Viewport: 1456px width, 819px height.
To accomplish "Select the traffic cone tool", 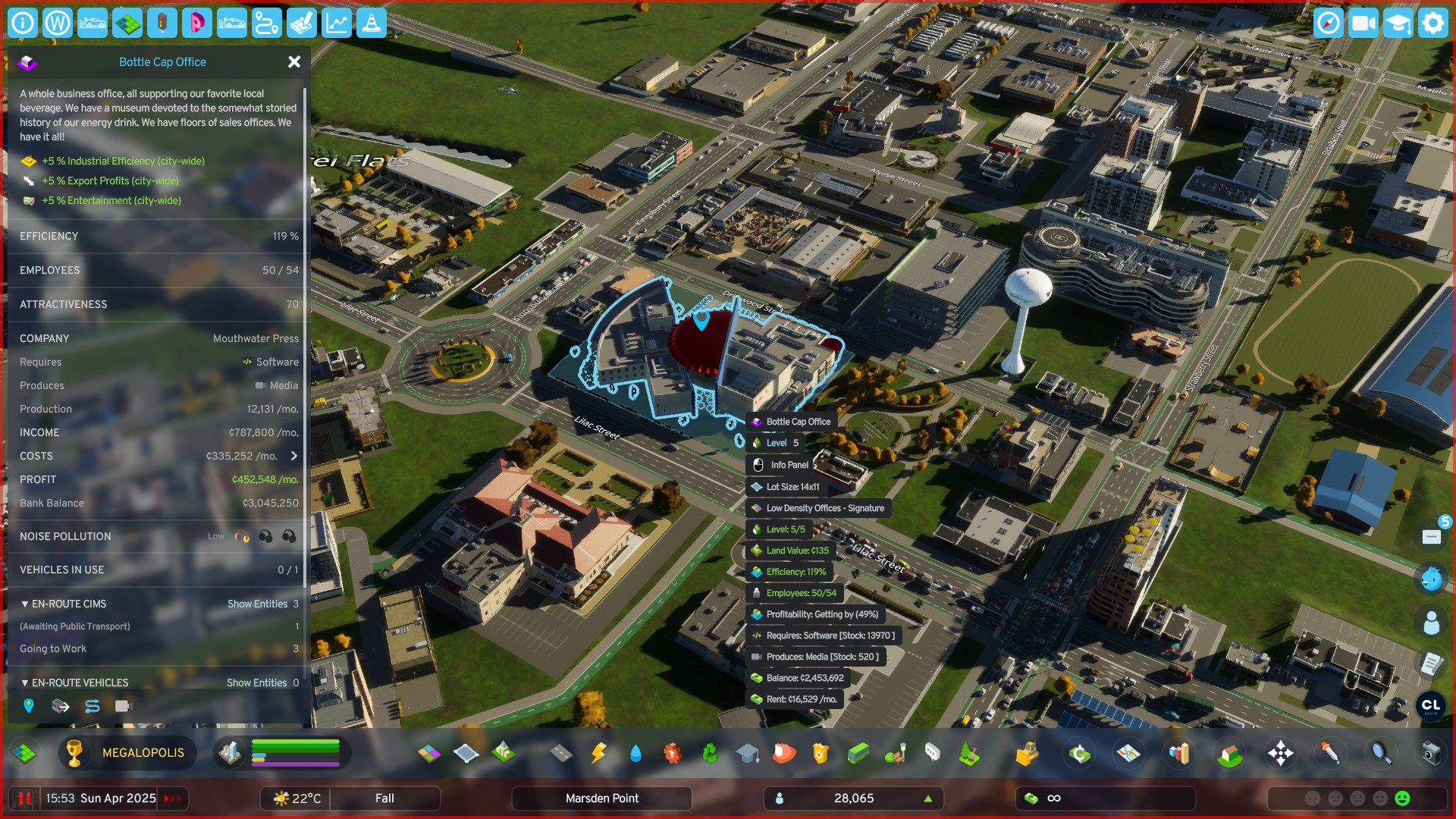I will click(x=371, y=24).
